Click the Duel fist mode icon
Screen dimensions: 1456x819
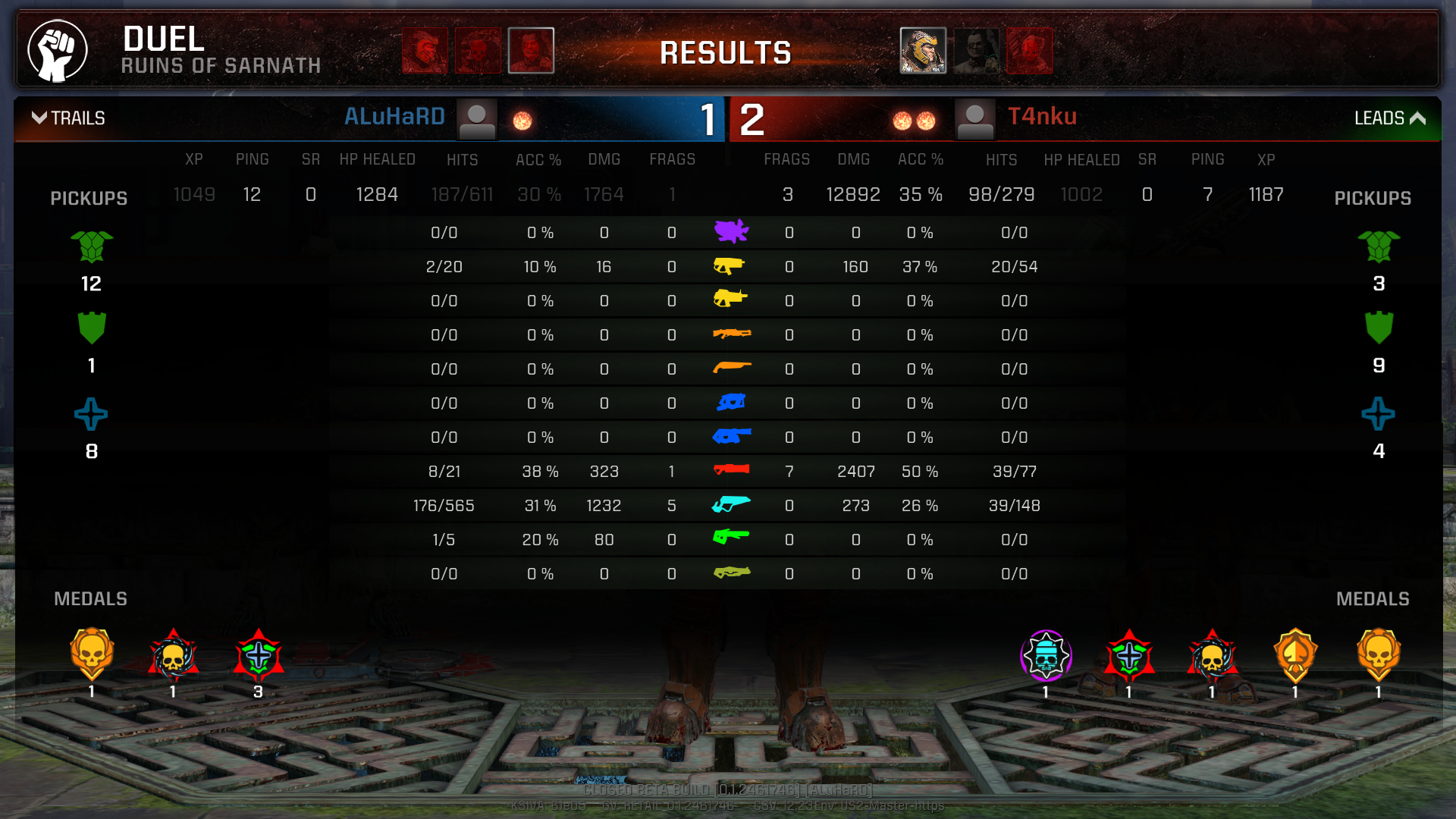pyautogui.click(x=58, y=51)
